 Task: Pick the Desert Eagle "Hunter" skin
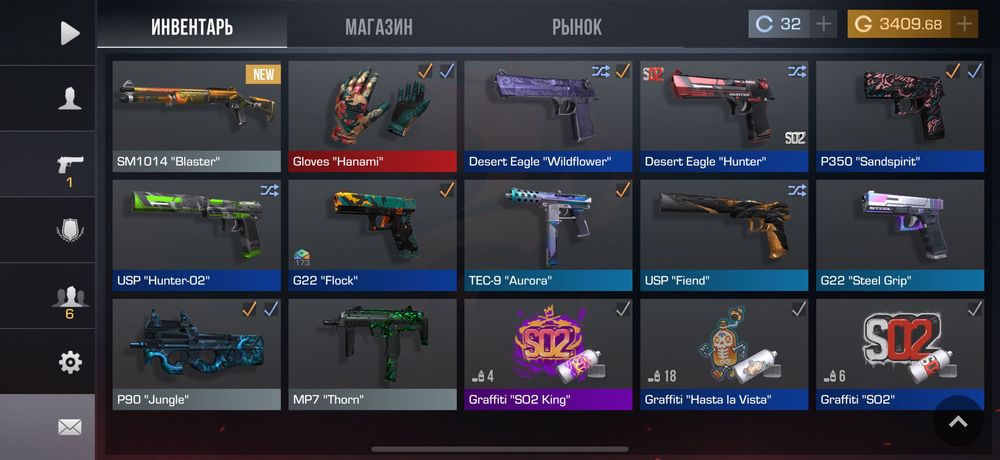(724, 116)
